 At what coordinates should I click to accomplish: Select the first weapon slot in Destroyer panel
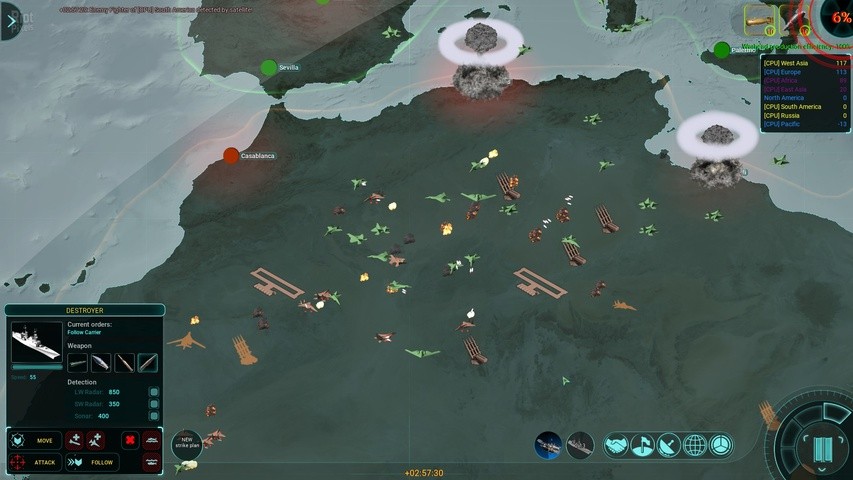click(x=78, y=363)
